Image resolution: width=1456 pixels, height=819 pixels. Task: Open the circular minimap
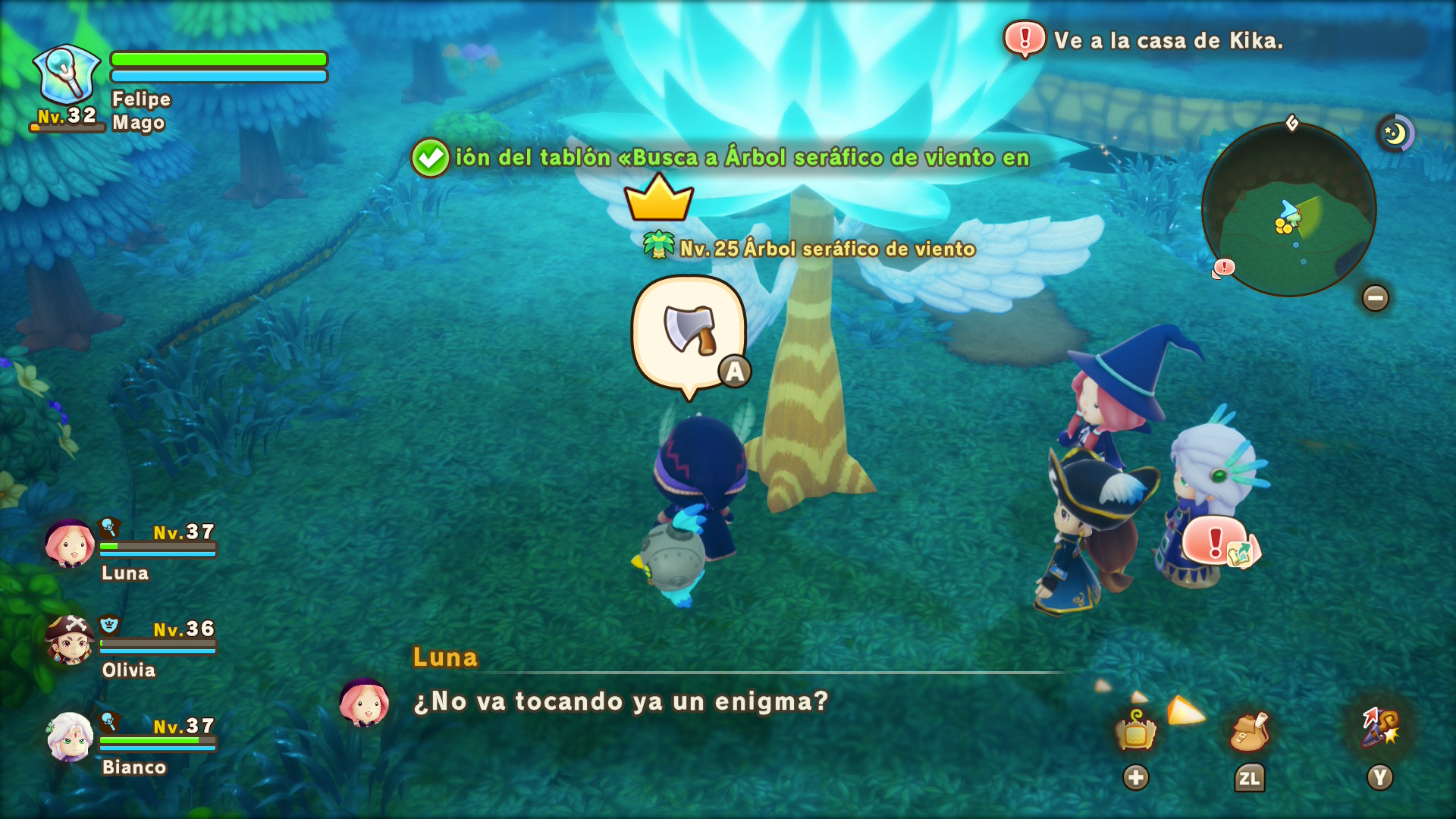tap(1288, 210)
